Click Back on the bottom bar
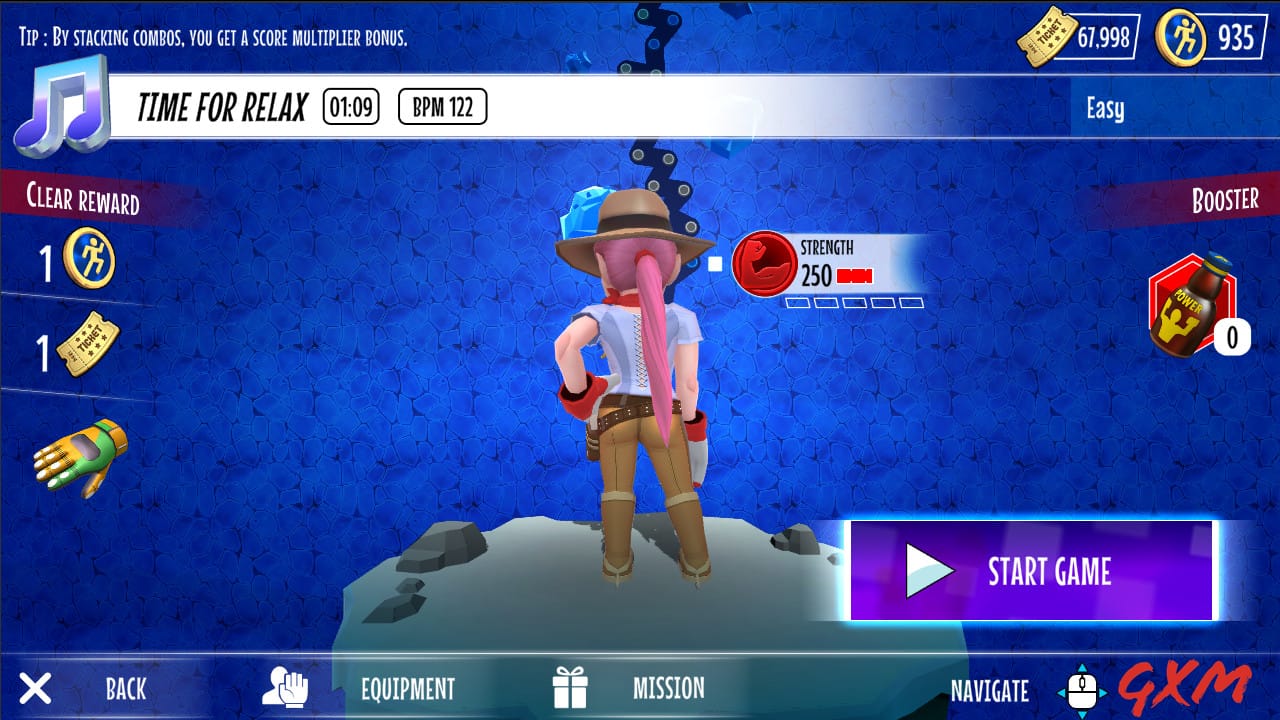This screenshot has width=1280, height=720. 124,690
